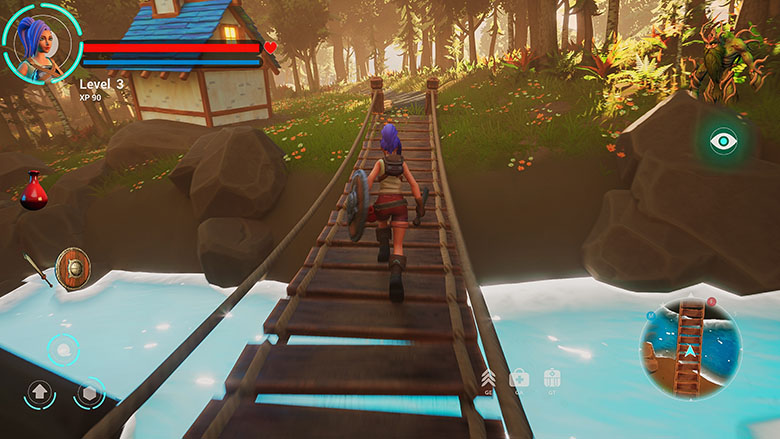Use the red health potion

click(x=34, y=191)
